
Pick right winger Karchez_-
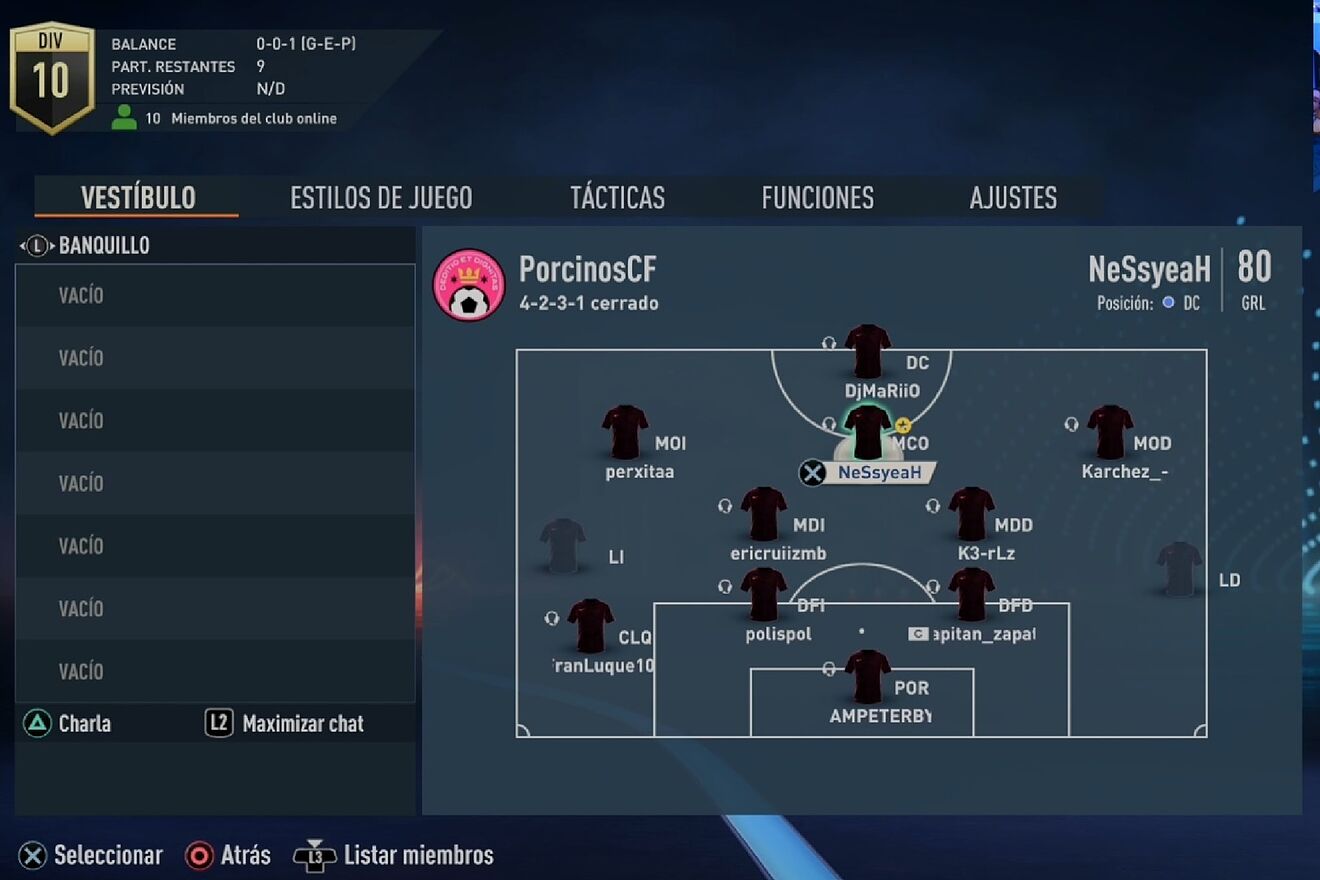tap(1110, 433)
